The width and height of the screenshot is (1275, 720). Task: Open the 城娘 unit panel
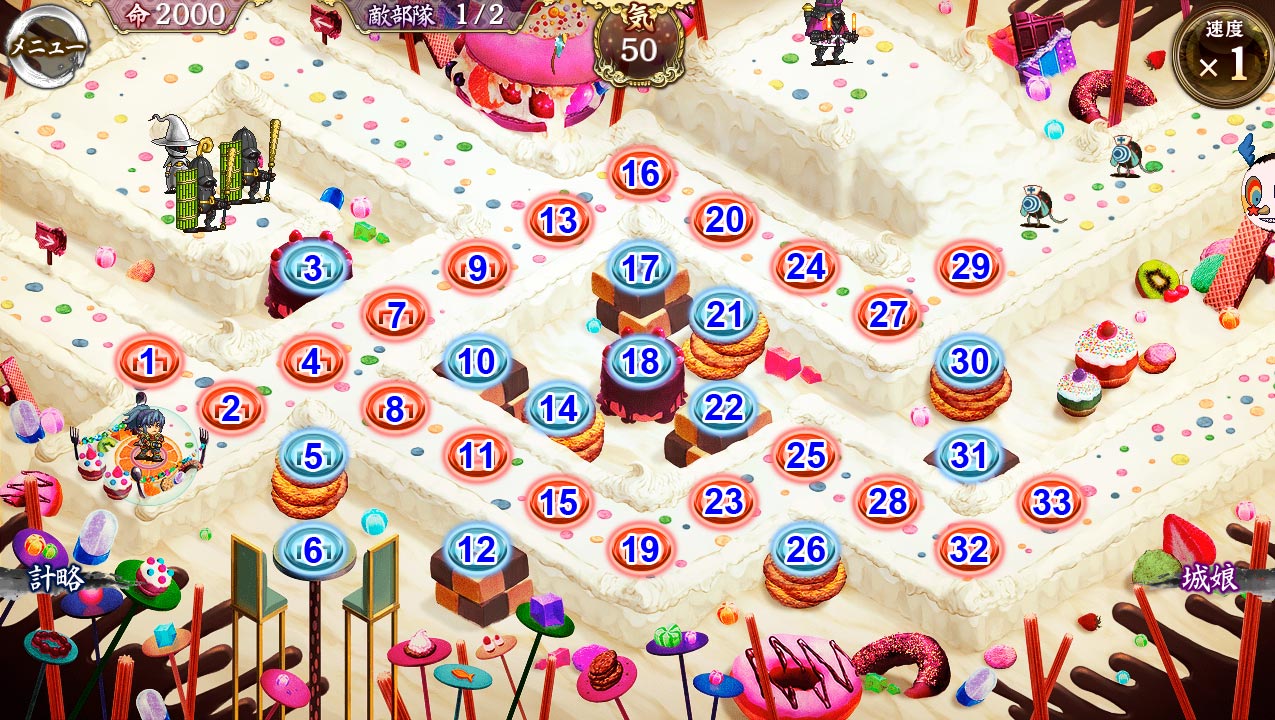point(1210,578)
